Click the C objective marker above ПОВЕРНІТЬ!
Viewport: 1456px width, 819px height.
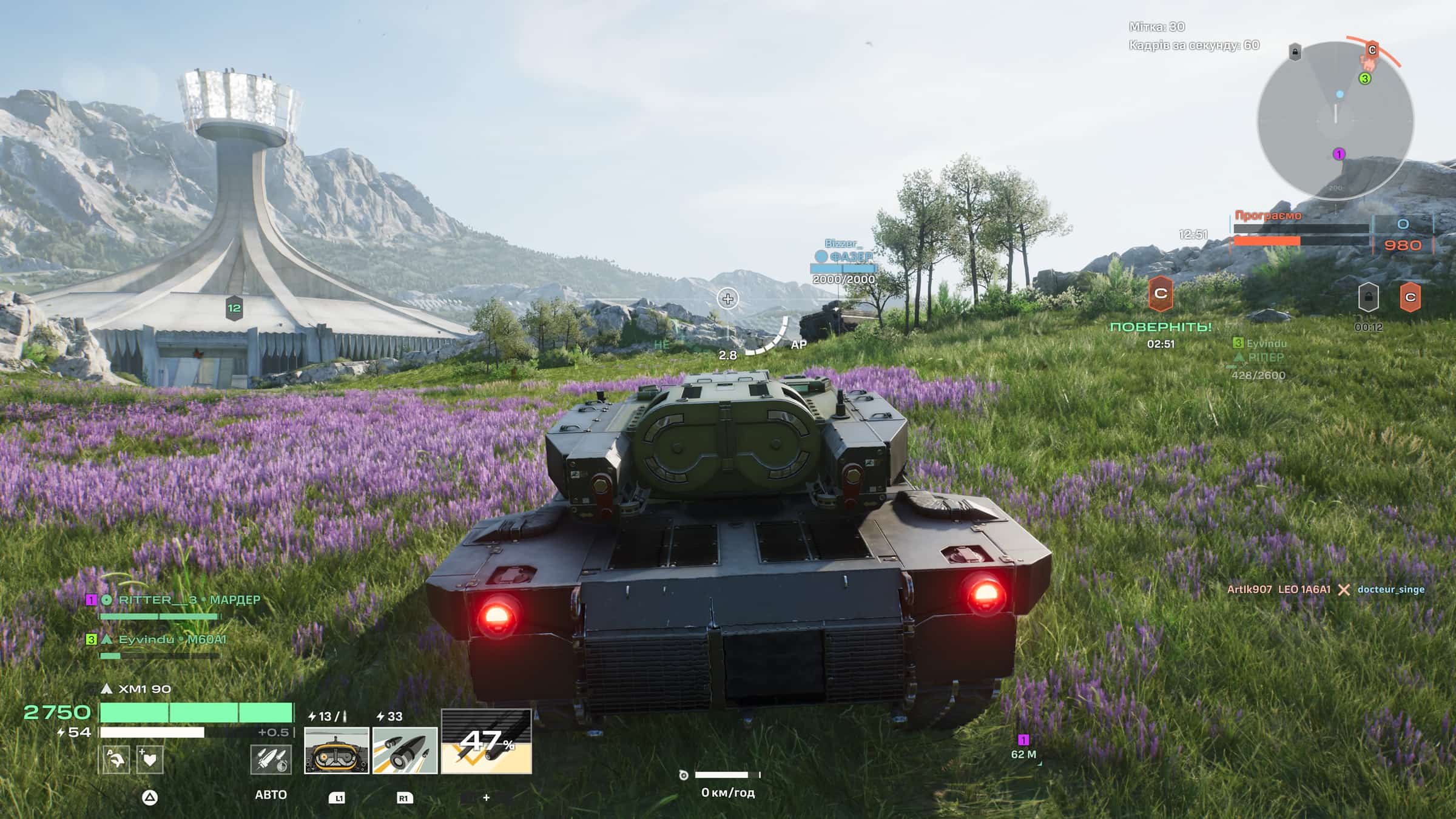tap(1161, 294)
